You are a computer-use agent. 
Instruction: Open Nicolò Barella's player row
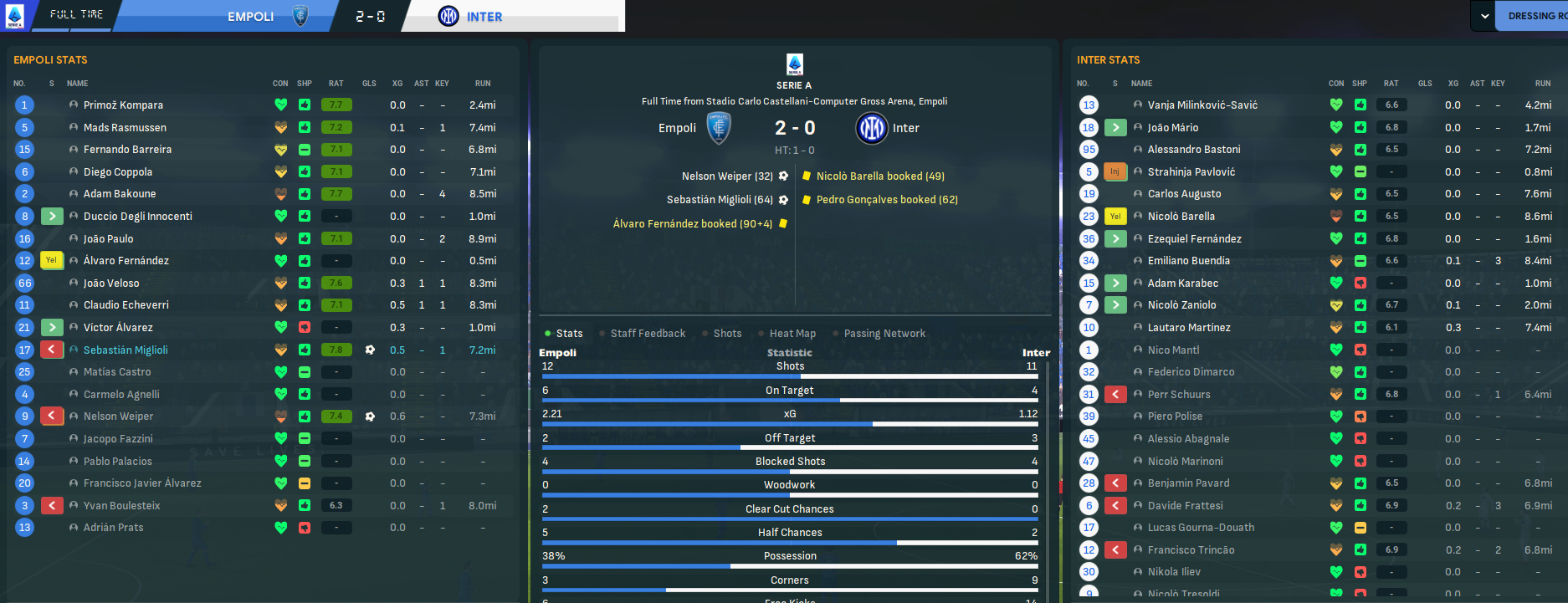point(1181,217)
